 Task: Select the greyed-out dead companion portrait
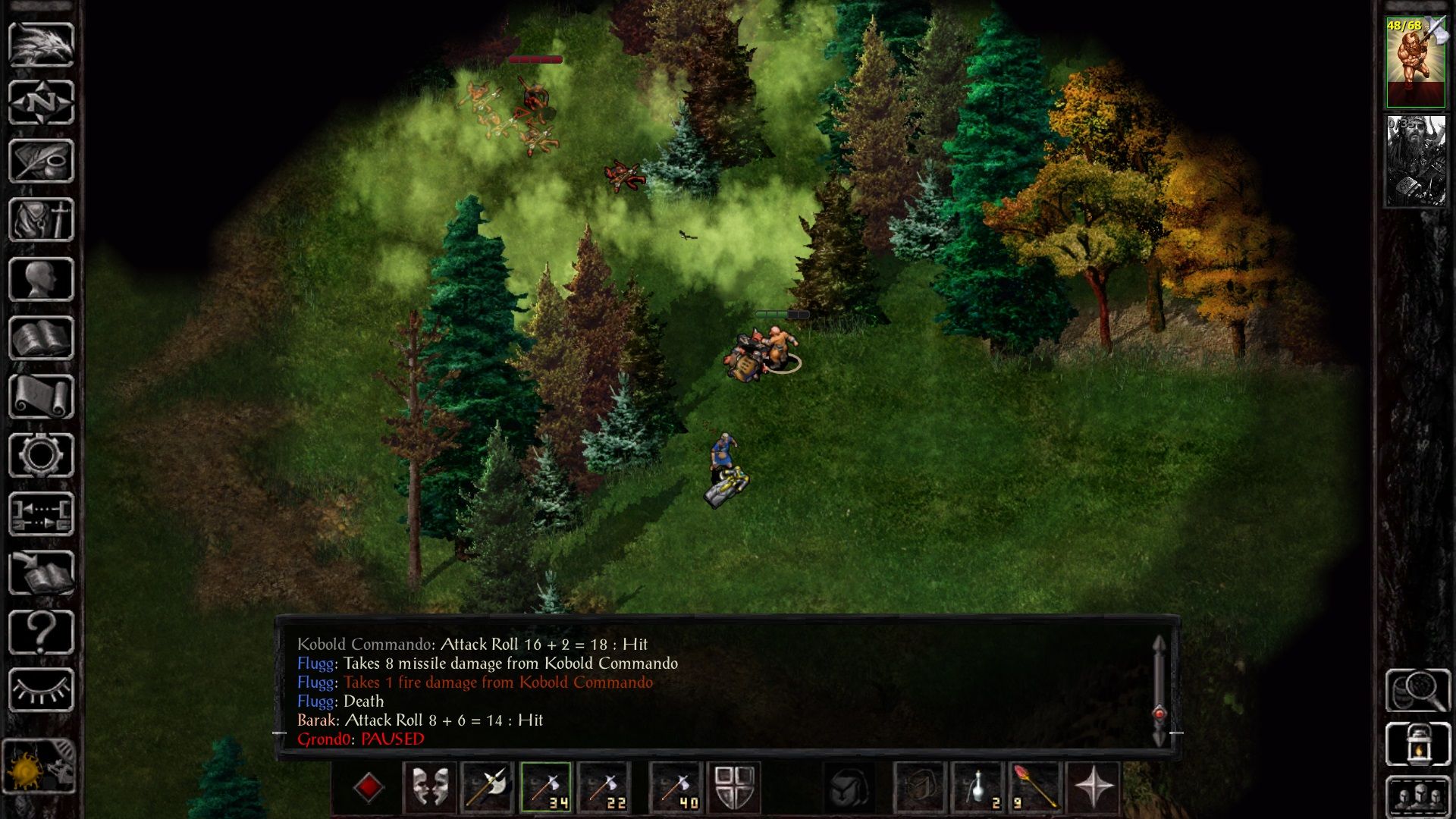point(1415,161)
